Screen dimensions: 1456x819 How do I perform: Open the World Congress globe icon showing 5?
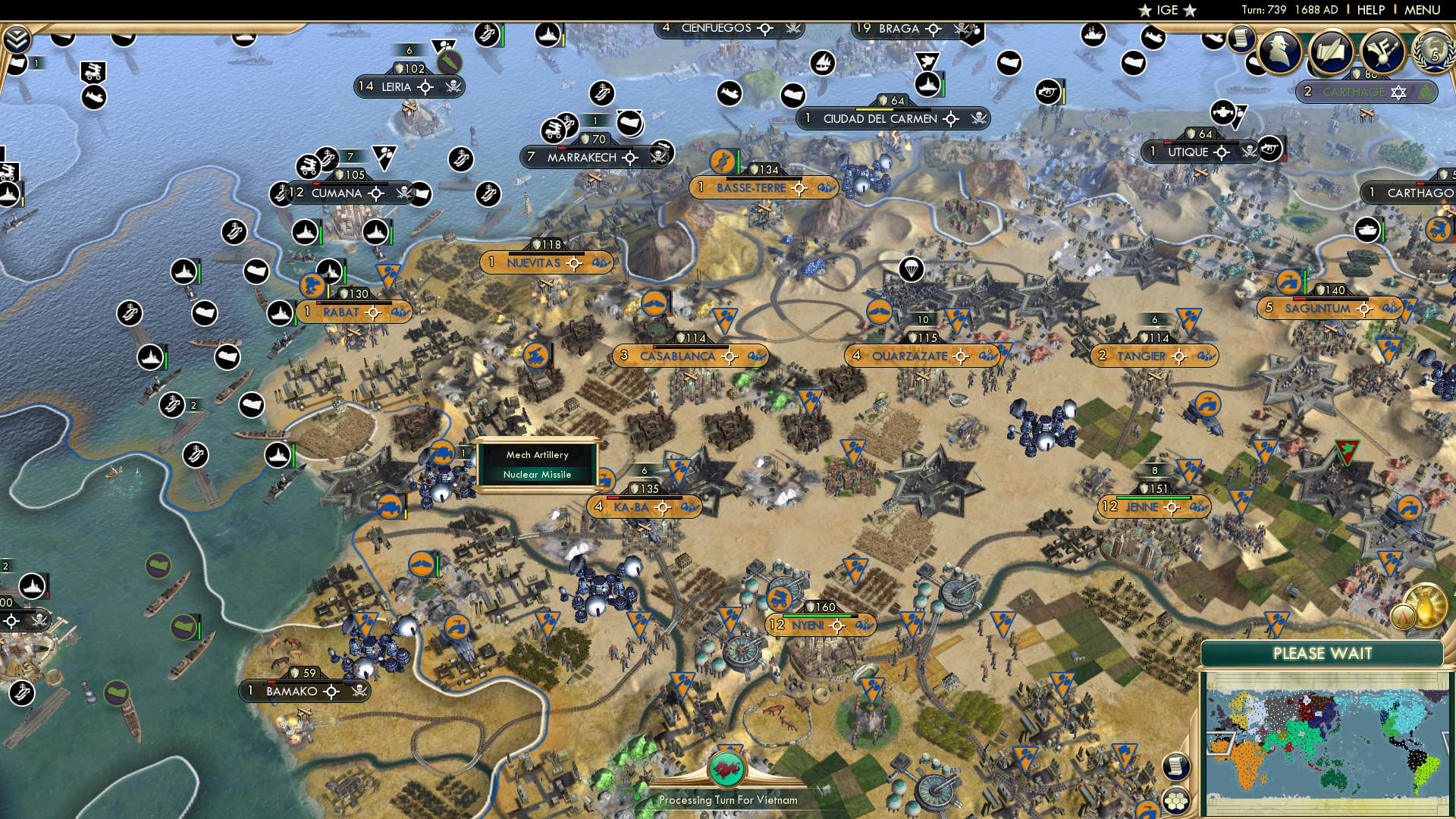[x=1436, y=53]
